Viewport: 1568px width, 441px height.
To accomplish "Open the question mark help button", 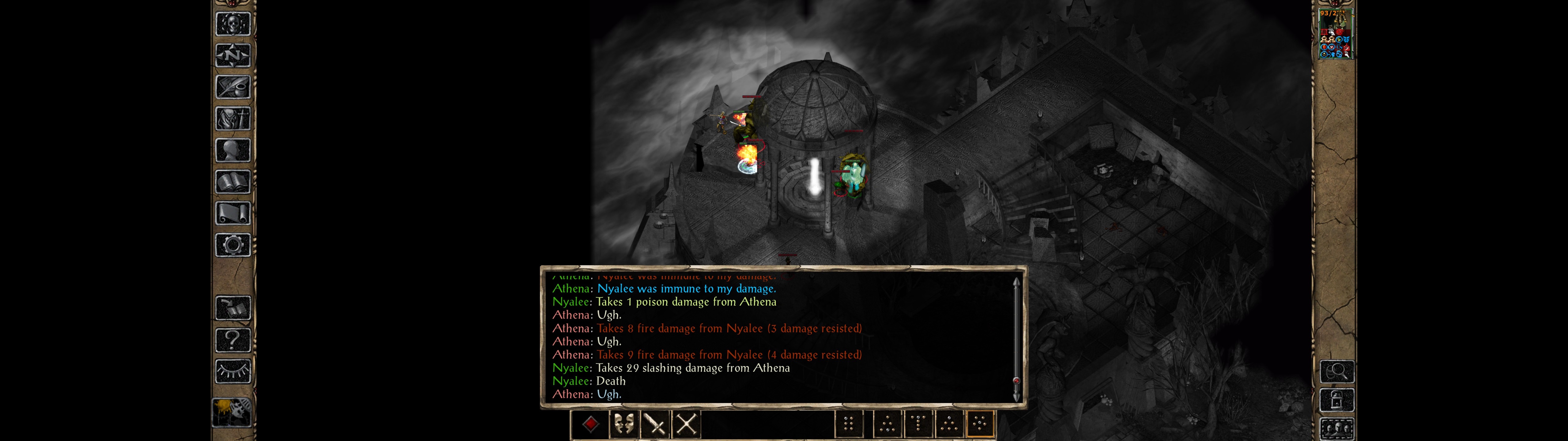I will click(232, 340).
